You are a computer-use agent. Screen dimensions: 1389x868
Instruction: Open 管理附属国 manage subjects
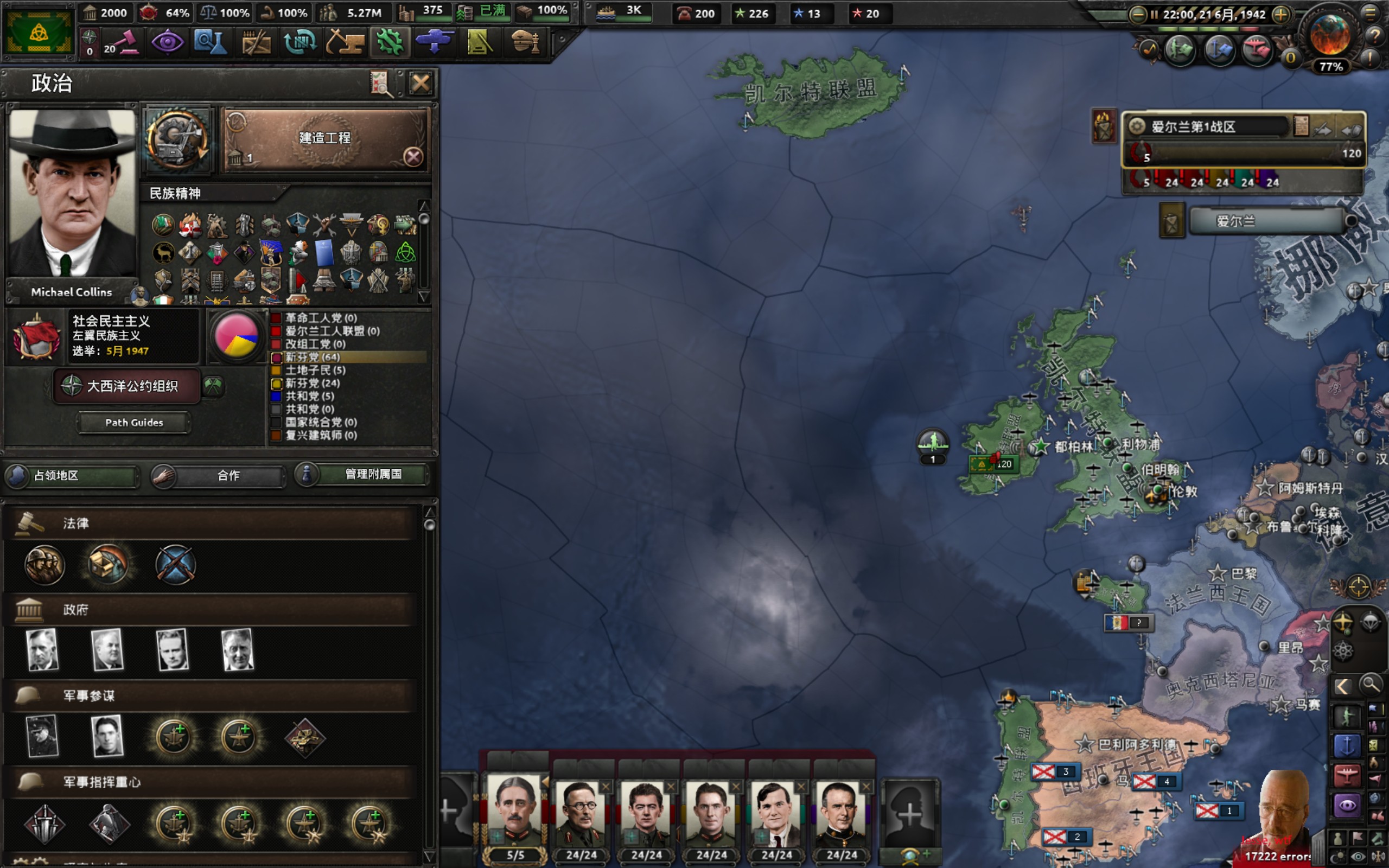364,474
